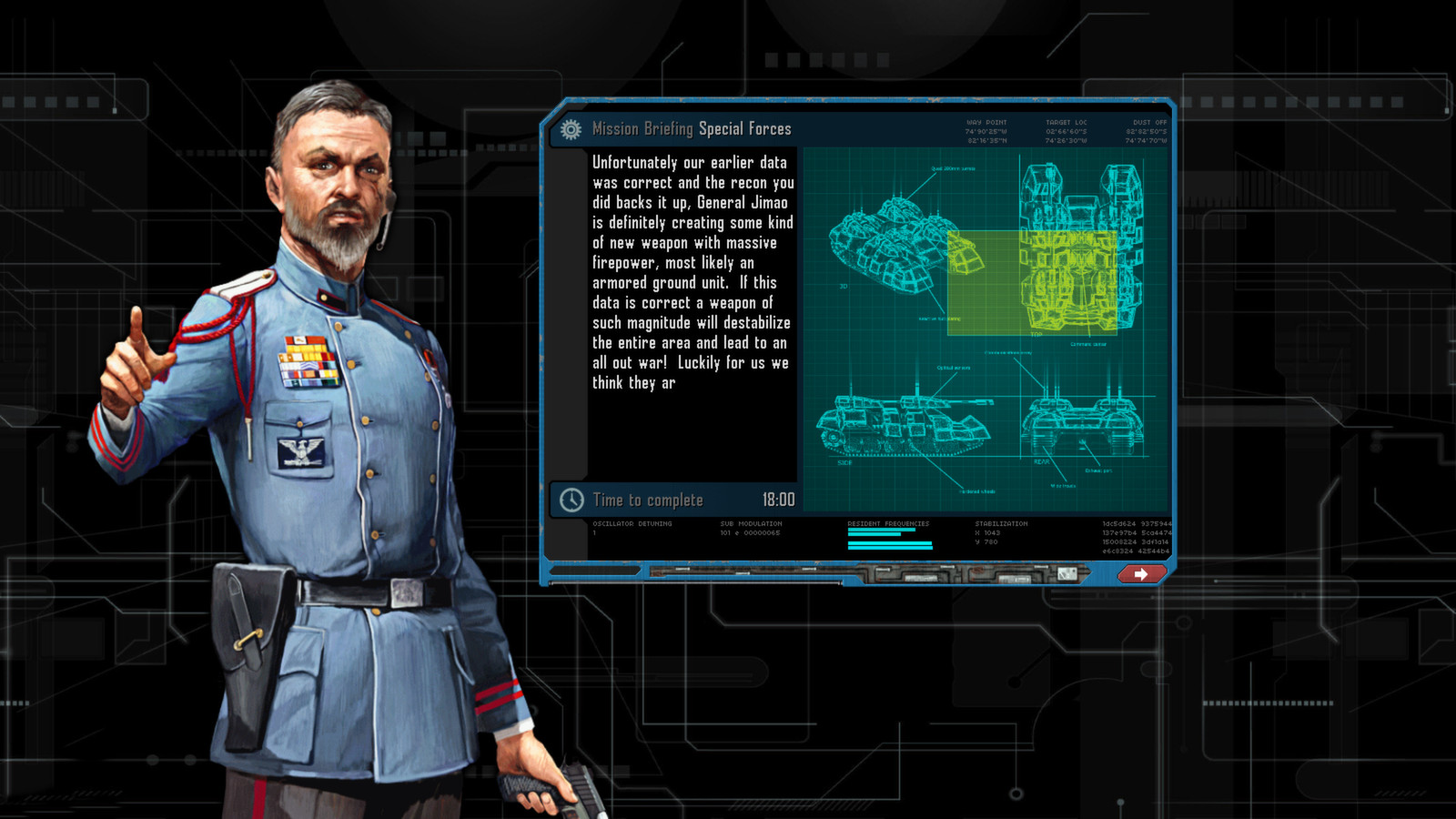Screen dimensions: 1456x819
Task: Click the gear icon beside Mission Briefing
Action: [571, 128]
